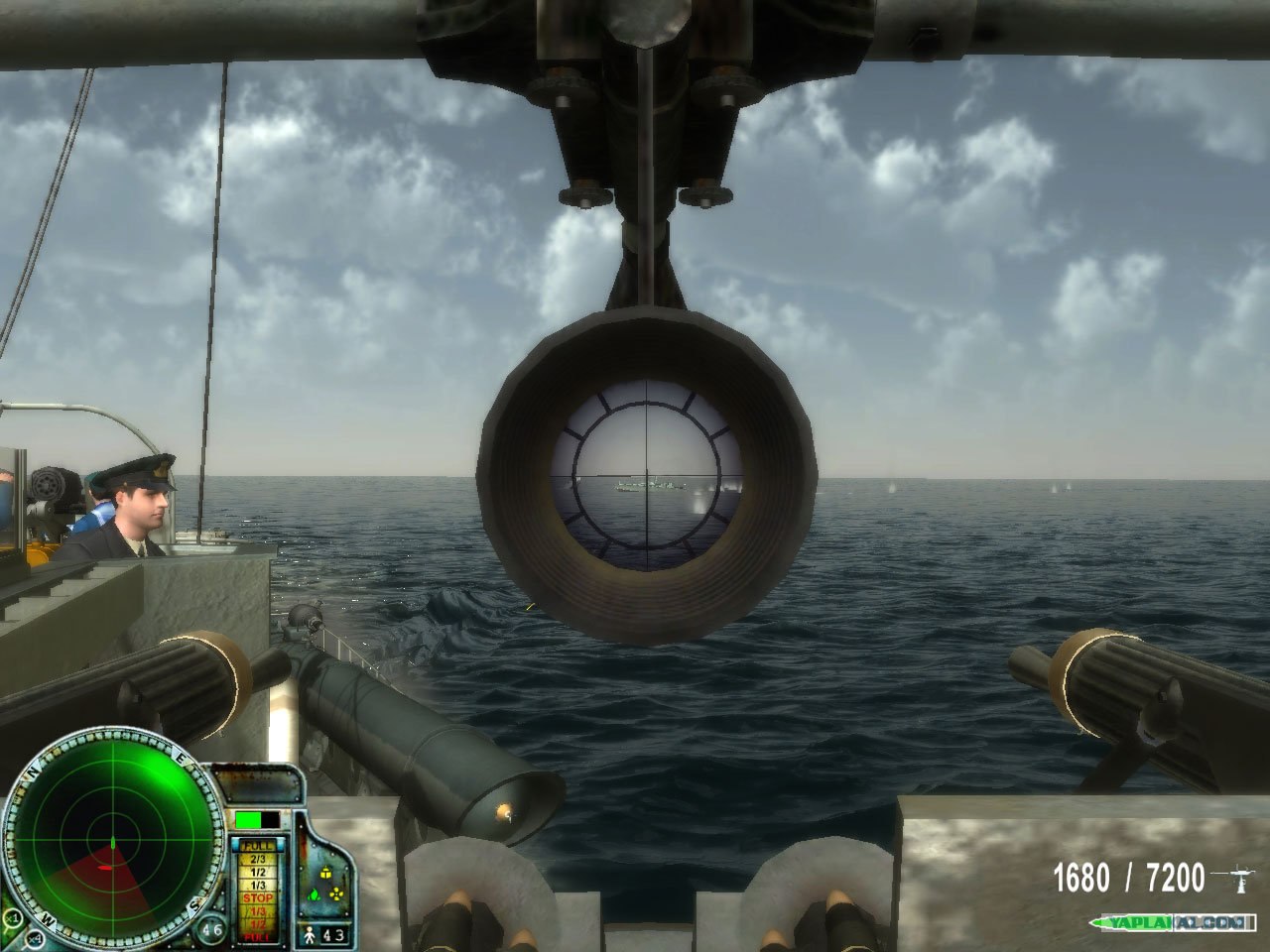This screenshot has height=952, width=1270.
Task: Click the yellow engine damage icon
Action: point(325,874)
